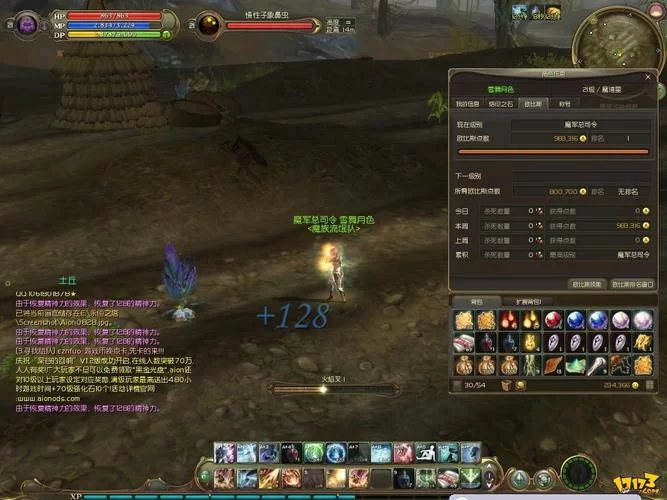The image size is (667, 500).
Task: Click the player portrait icon
Action: point(21,22)
